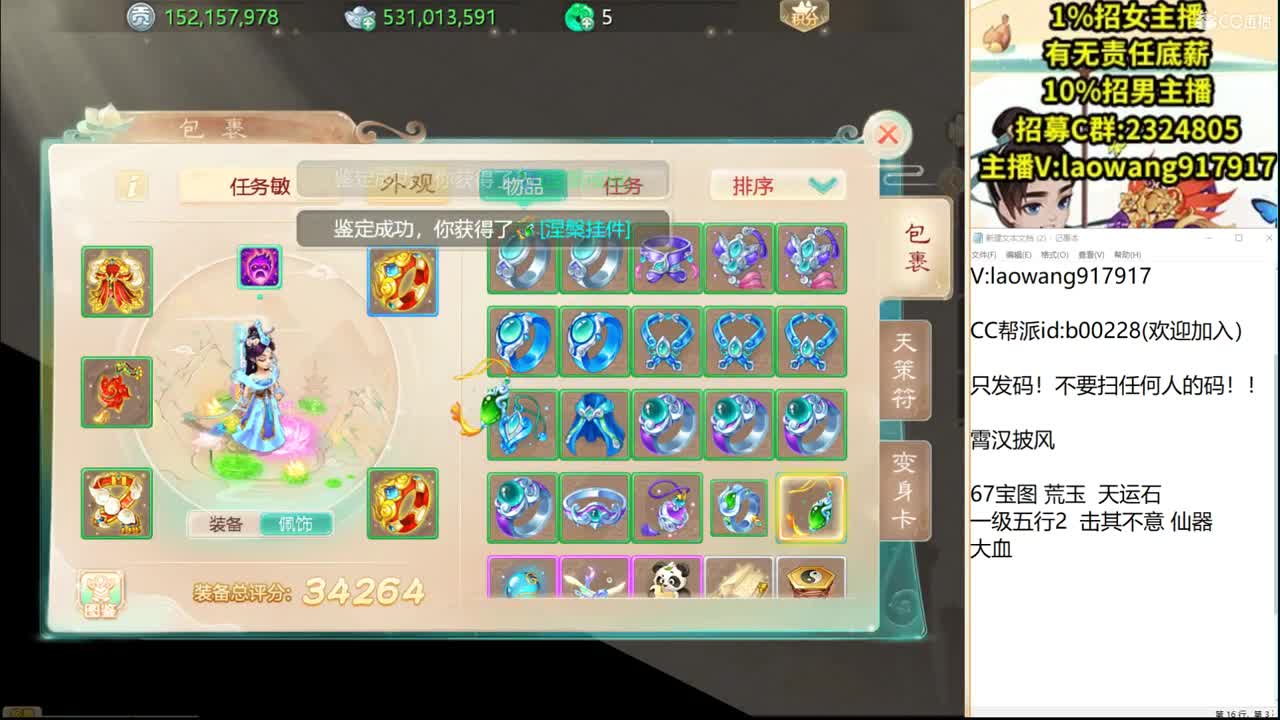
Task: Click the panda plush item in the inventory
Action: click(x=667, y=578)
